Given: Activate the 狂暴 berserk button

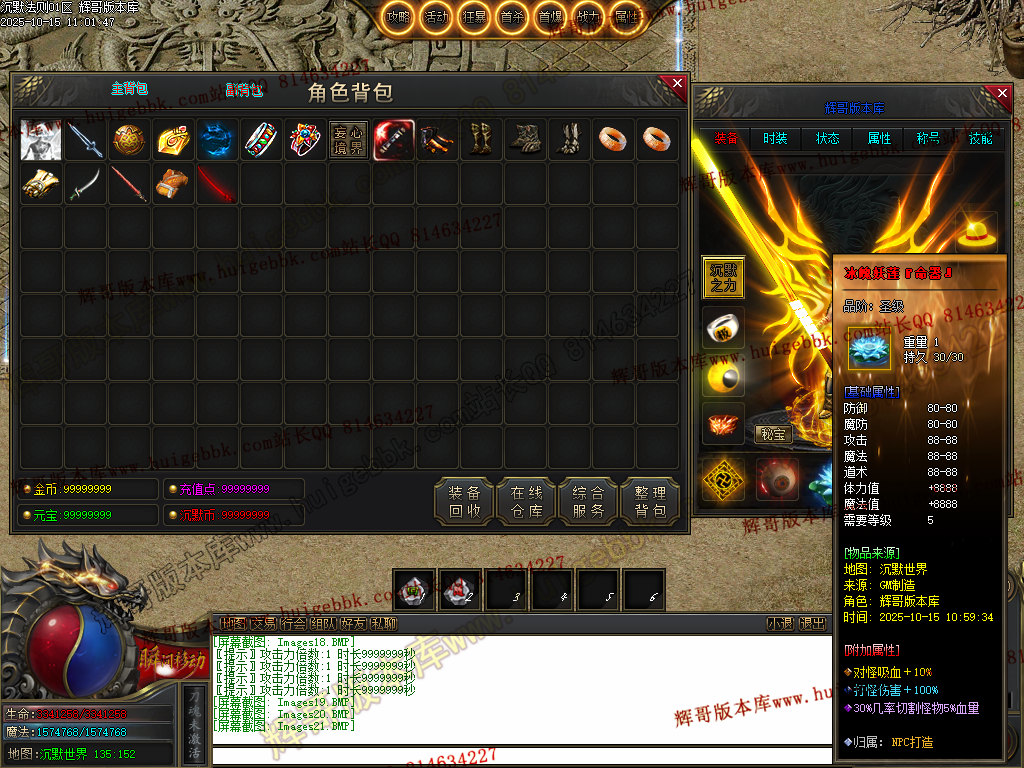Looking at the screenshot, I should click(x=474, y=17).
